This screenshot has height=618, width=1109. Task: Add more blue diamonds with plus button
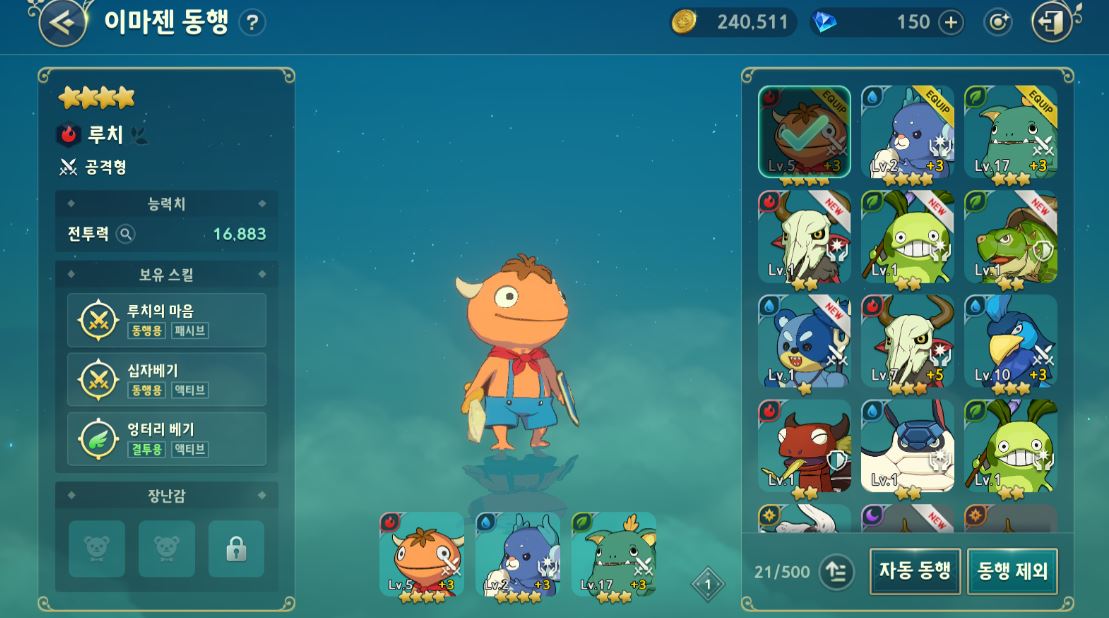[x=950, y=22]
